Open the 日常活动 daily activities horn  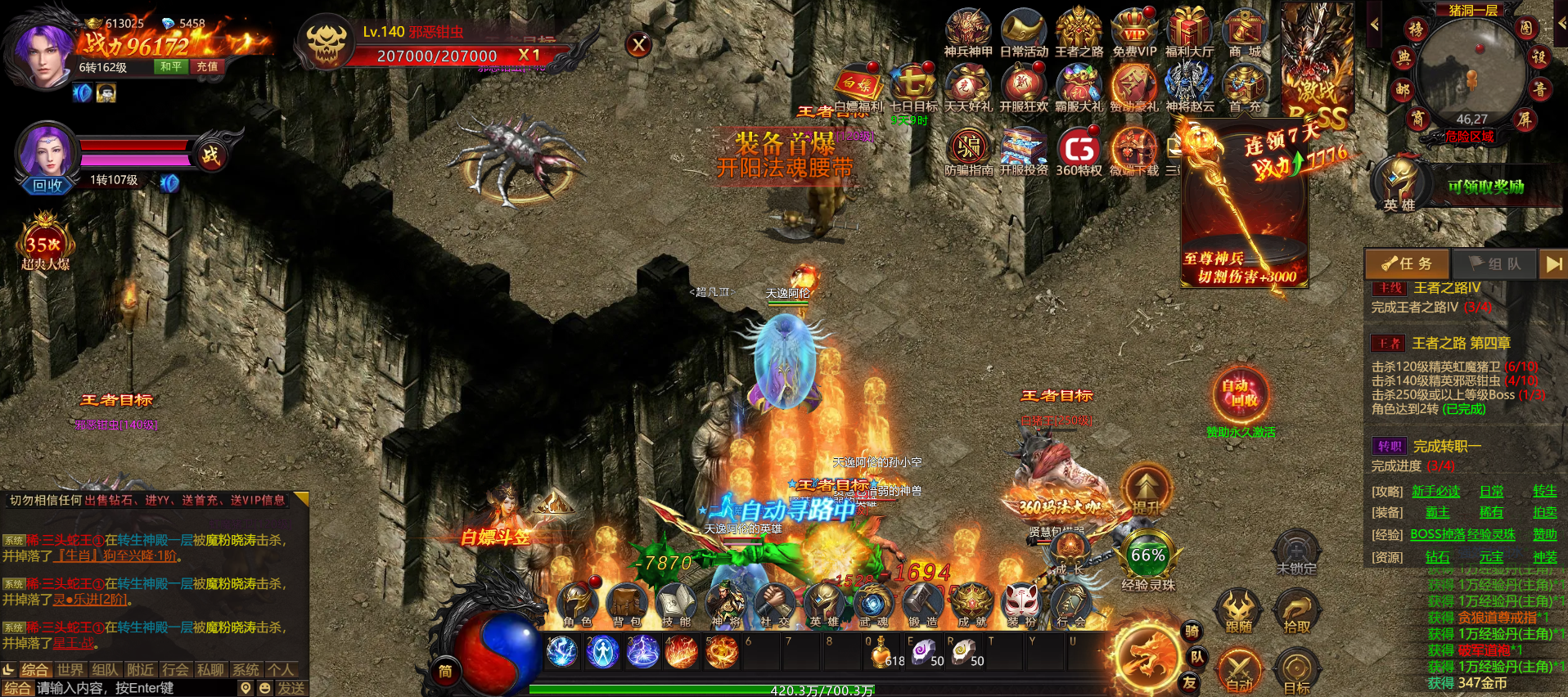pos(1024,31)
